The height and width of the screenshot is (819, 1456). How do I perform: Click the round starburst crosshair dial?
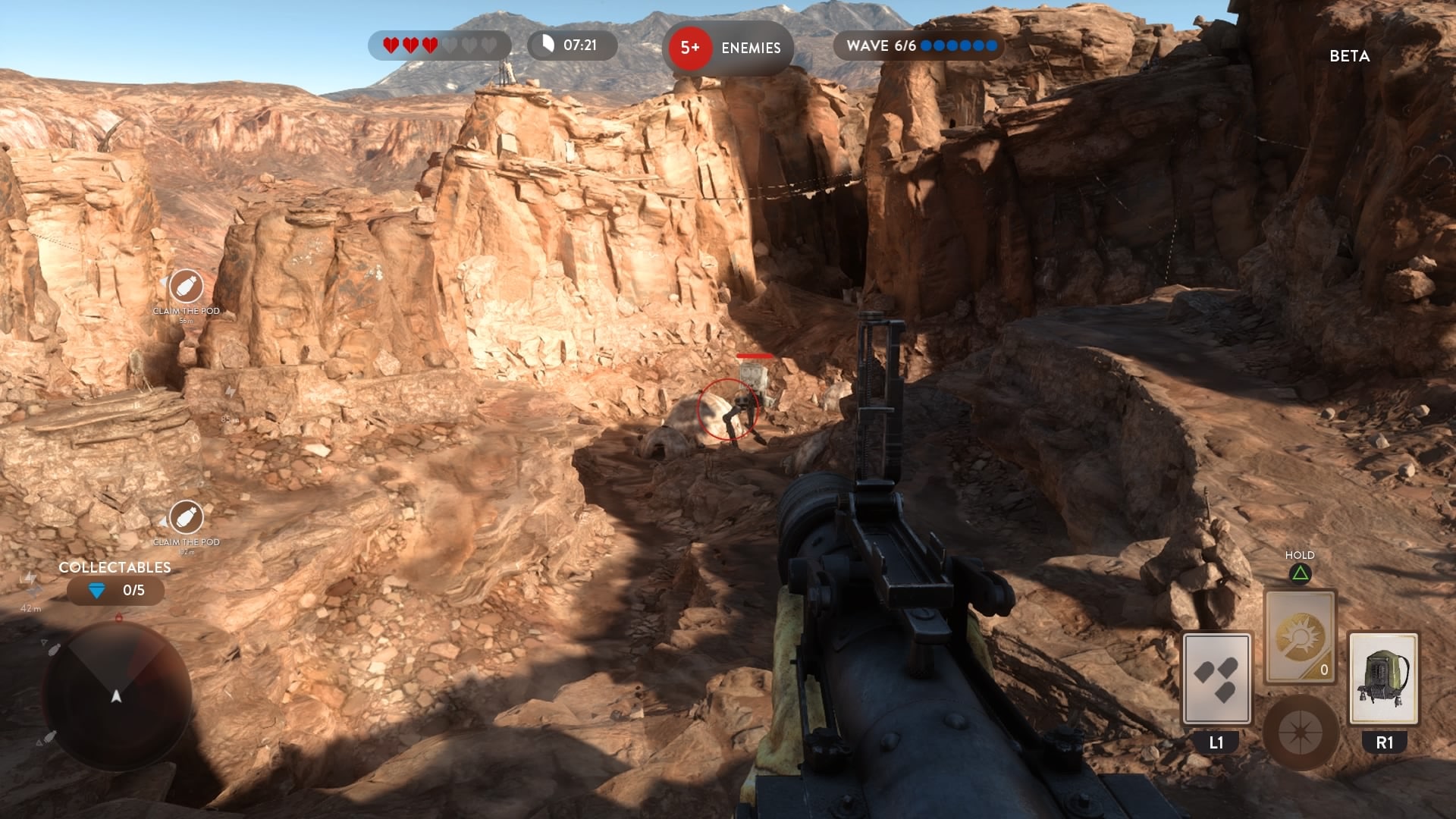point(1300,733)
